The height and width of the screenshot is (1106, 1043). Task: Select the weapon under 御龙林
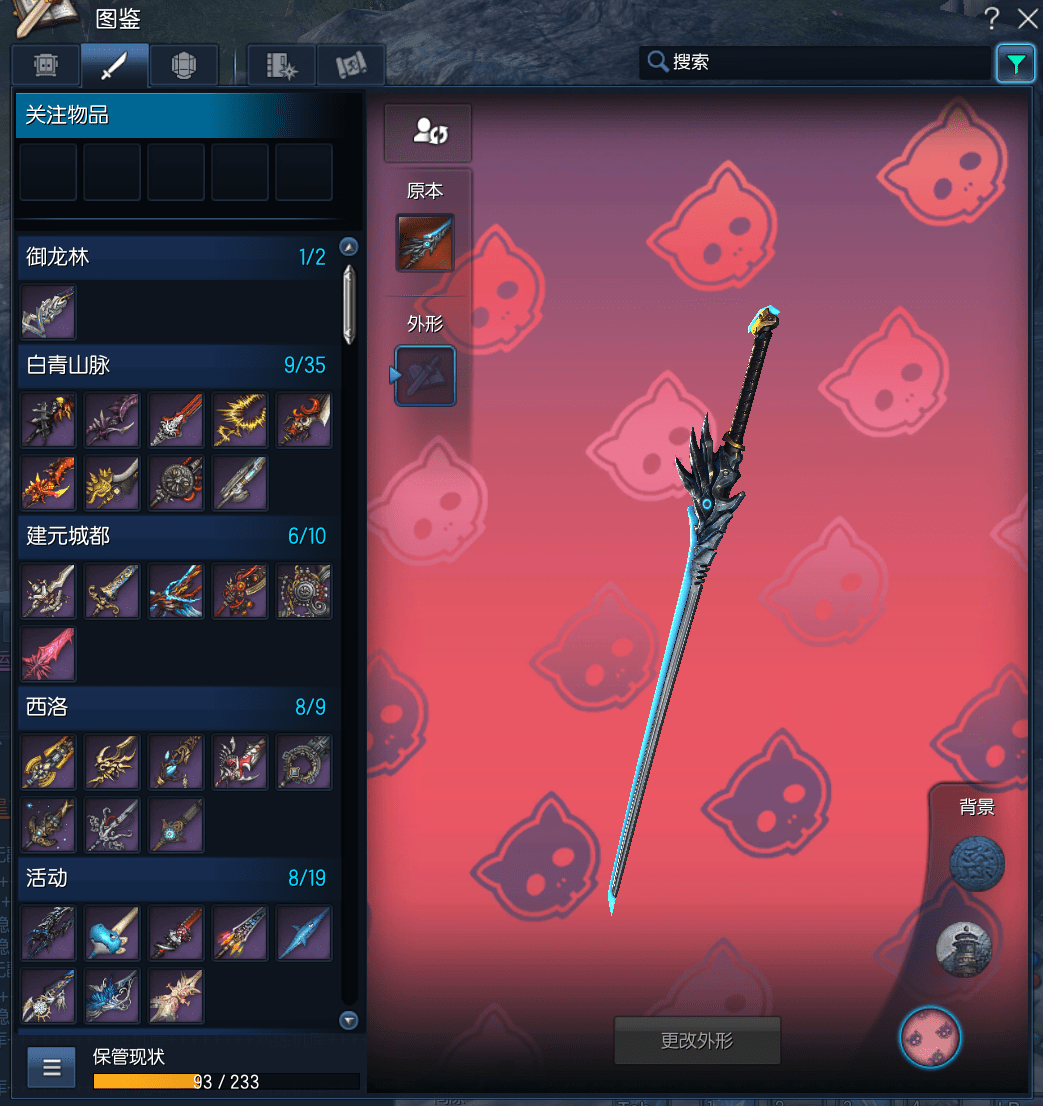pyautogui.click(x=48, y=312)
